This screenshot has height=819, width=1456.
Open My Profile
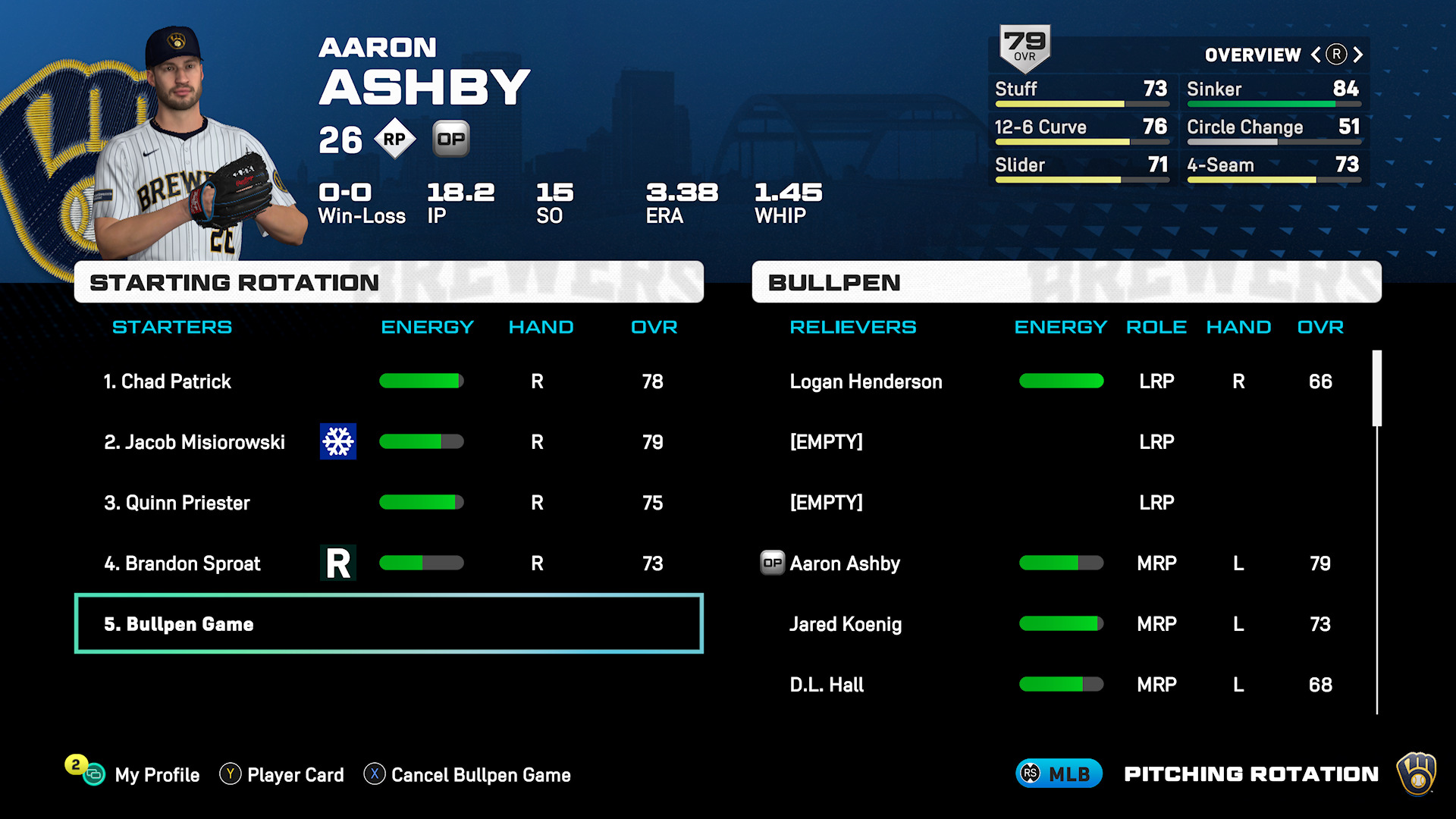(156, 775)
